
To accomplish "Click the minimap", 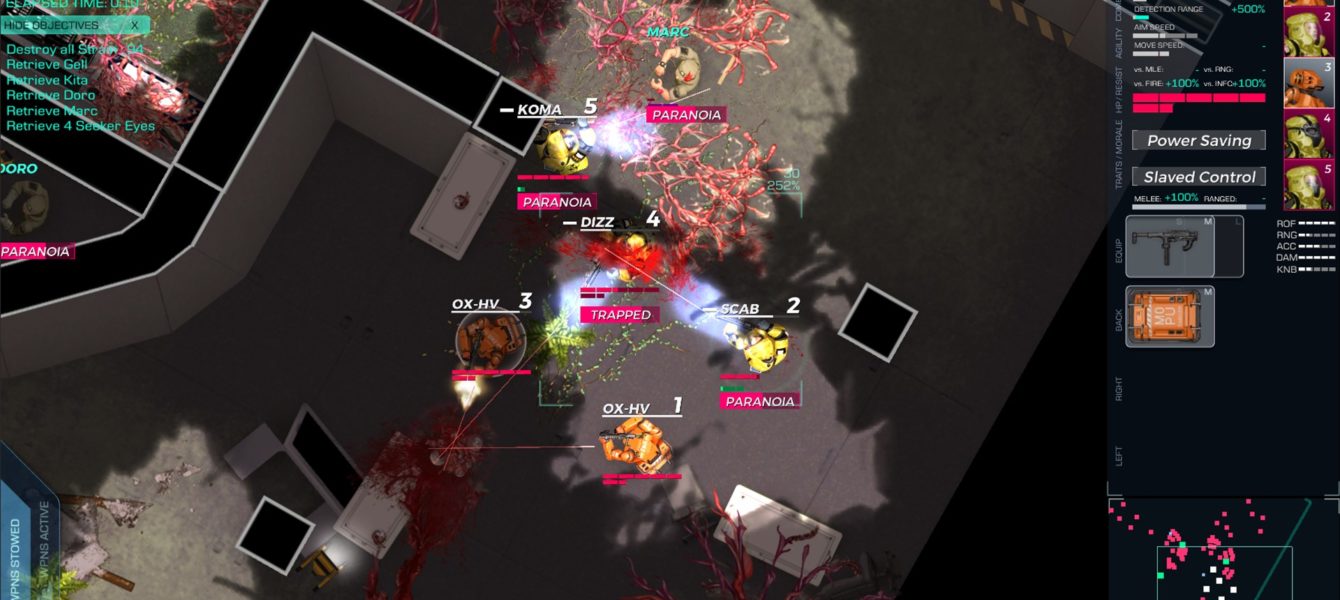I will pos(1222,549).
